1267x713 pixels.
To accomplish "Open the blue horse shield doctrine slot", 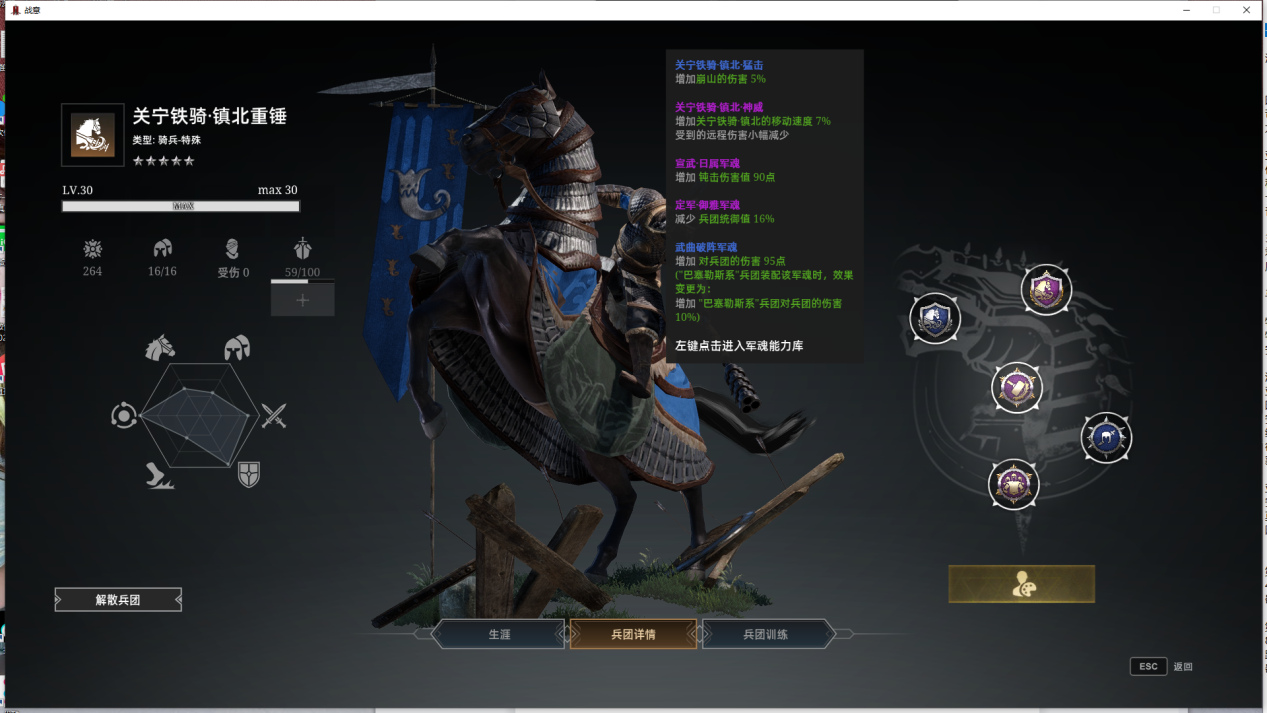I will point(935,319).
